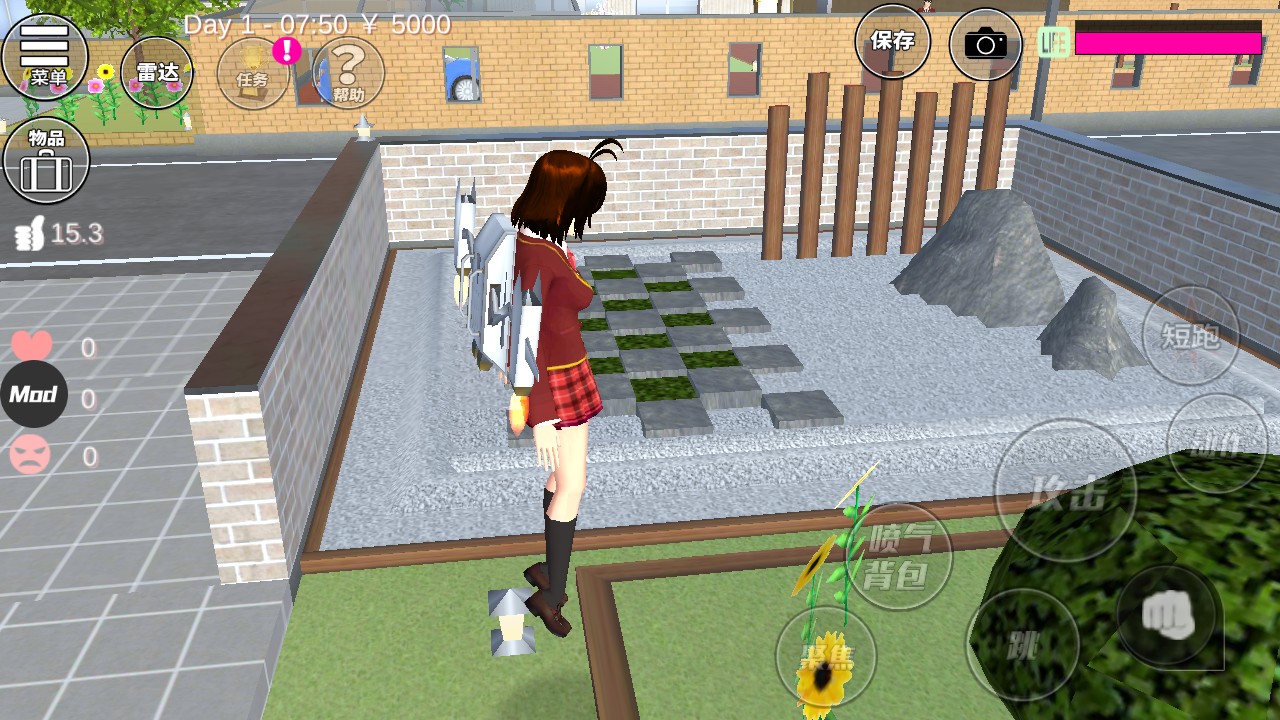
Task: Click the 保存 save button
Action: pyautogui.click(x=892, y=42)
